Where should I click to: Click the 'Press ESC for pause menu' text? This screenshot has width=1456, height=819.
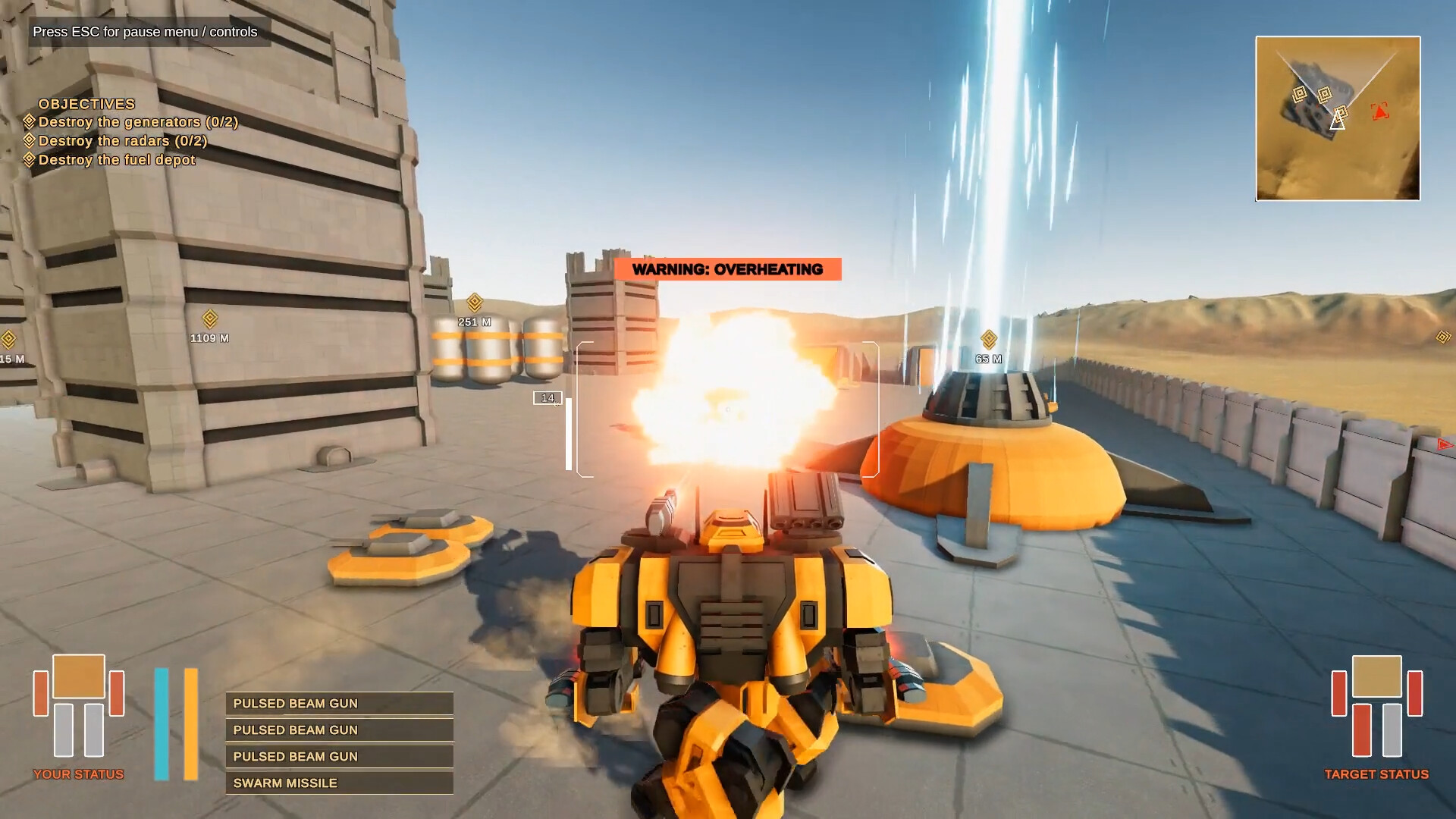point(143,33)
